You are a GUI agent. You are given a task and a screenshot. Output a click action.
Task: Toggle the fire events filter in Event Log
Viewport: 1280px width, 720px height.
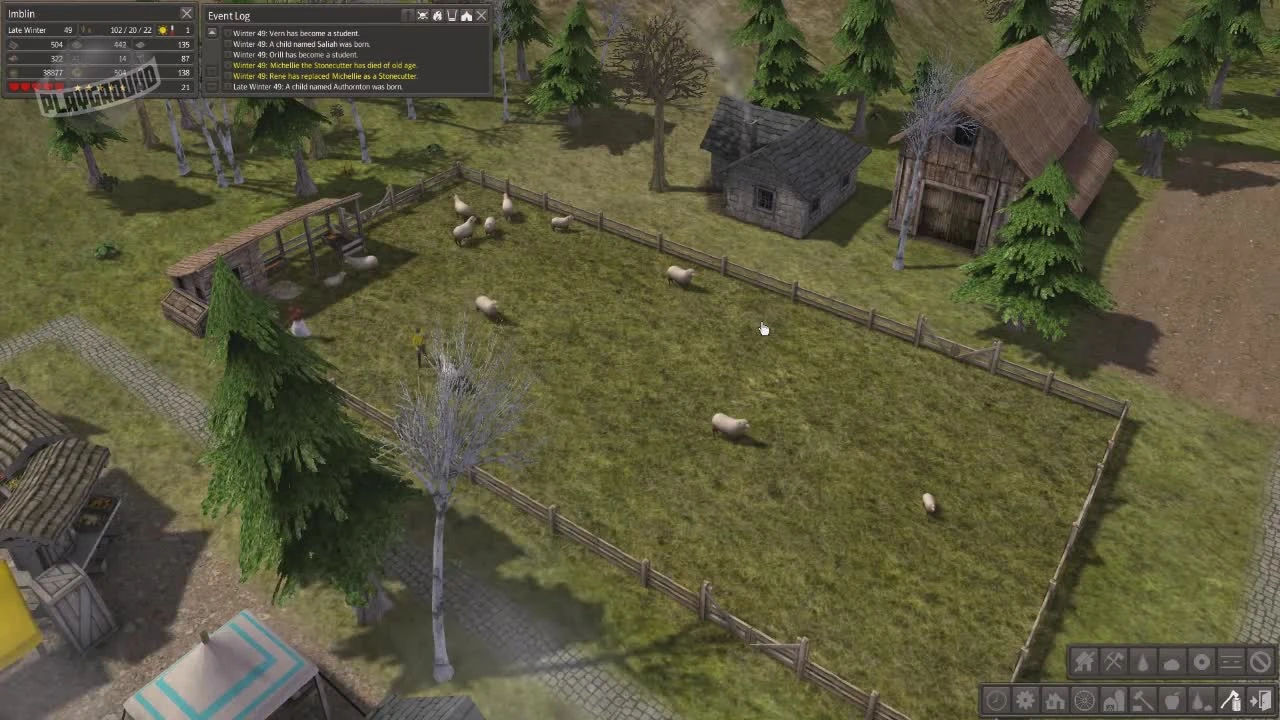point(437,15)
